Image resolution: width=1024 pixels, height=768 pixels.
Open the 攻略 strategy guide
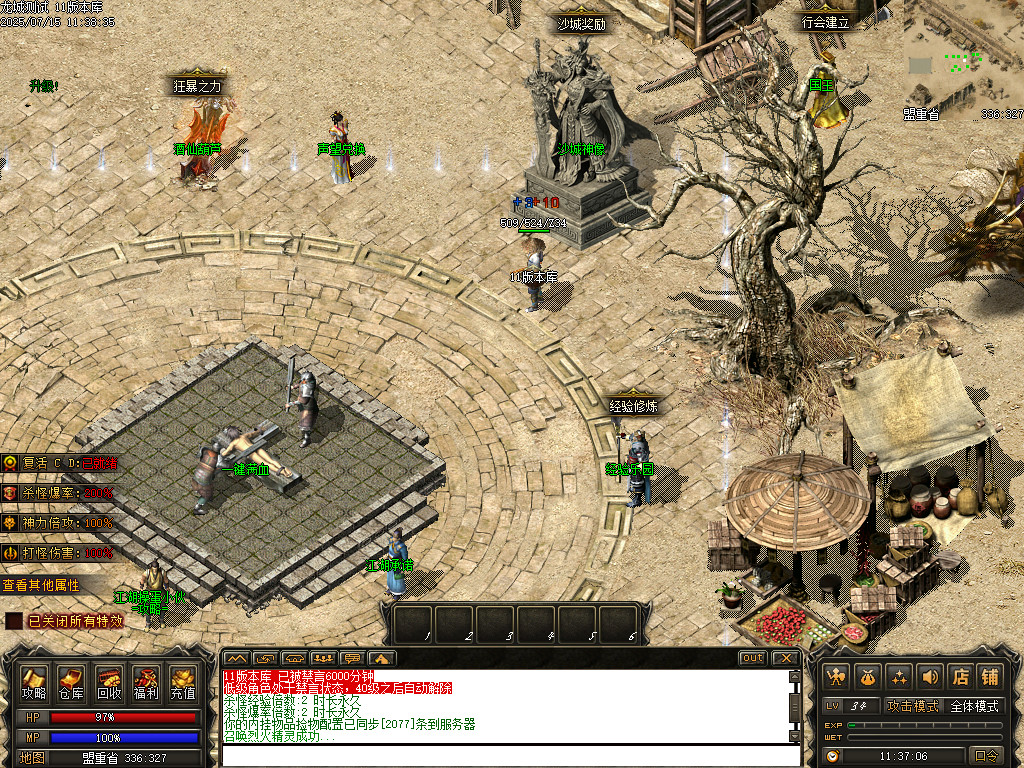34,683
